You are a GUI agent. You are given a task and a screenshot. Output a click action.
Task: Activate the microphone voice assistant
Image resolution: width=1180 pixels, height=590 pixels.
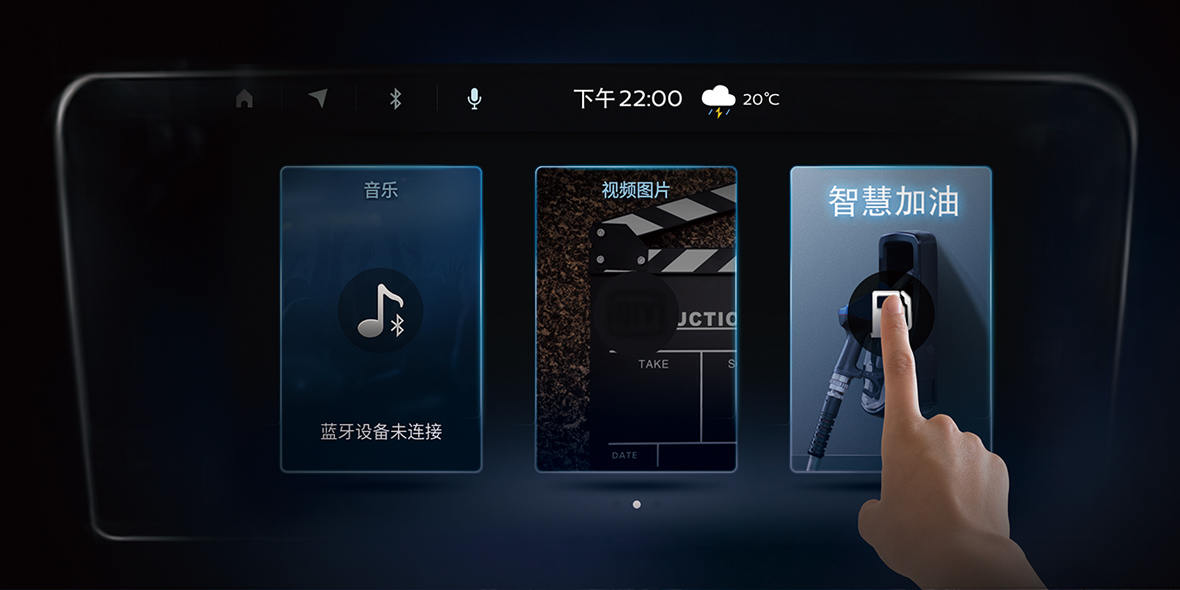pyautogui.click(x=474, y=98)
